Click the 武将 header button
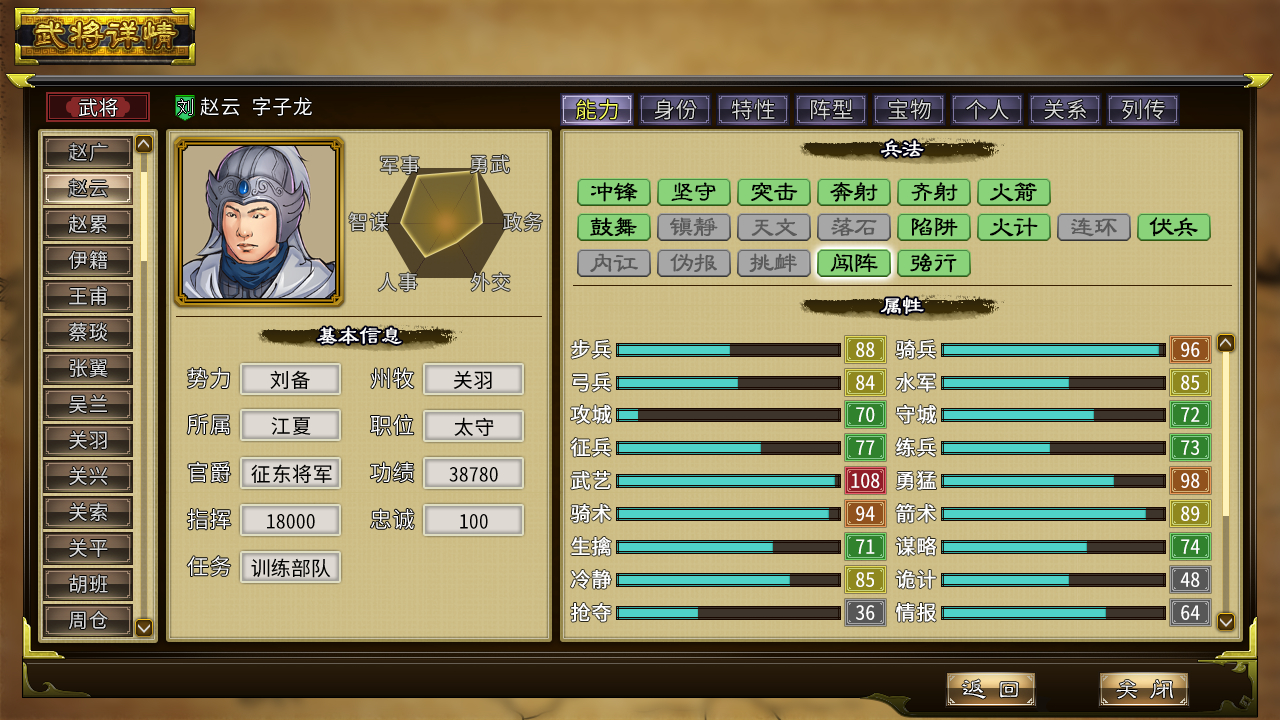Image resolution: width=1280 pixels, height=720 pixels. coord(98,107)
